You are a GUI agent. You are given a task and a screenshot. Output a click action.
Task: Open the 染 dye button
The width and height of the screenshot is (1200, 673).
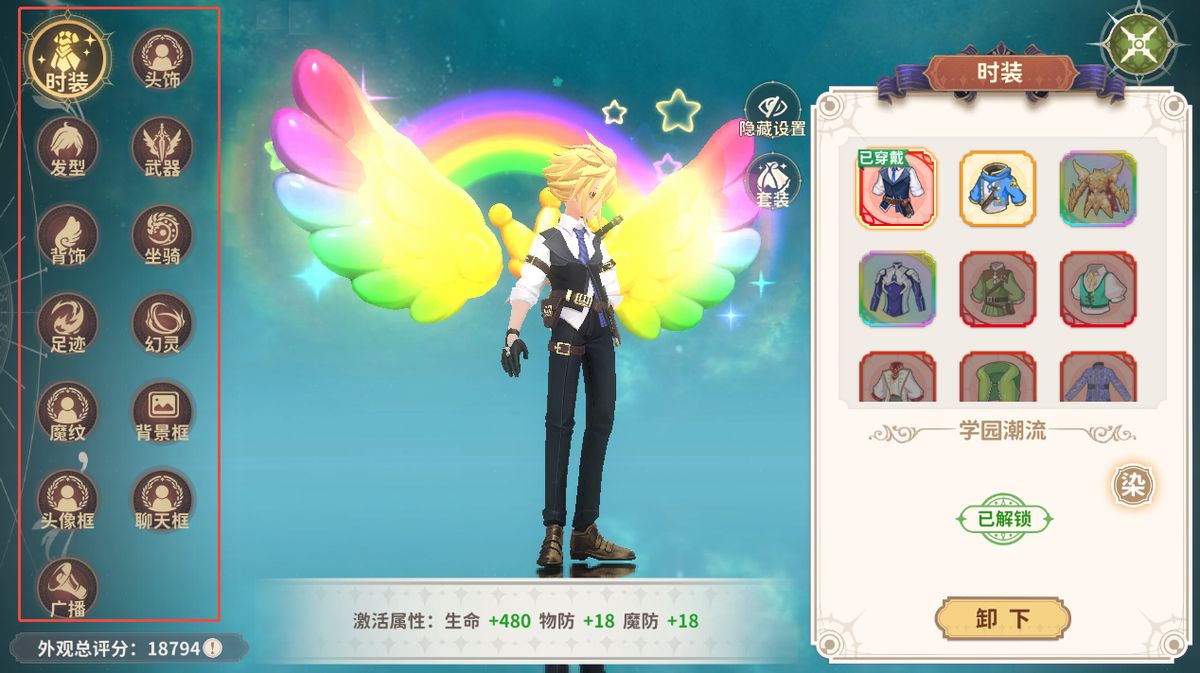pos(1132,486)
